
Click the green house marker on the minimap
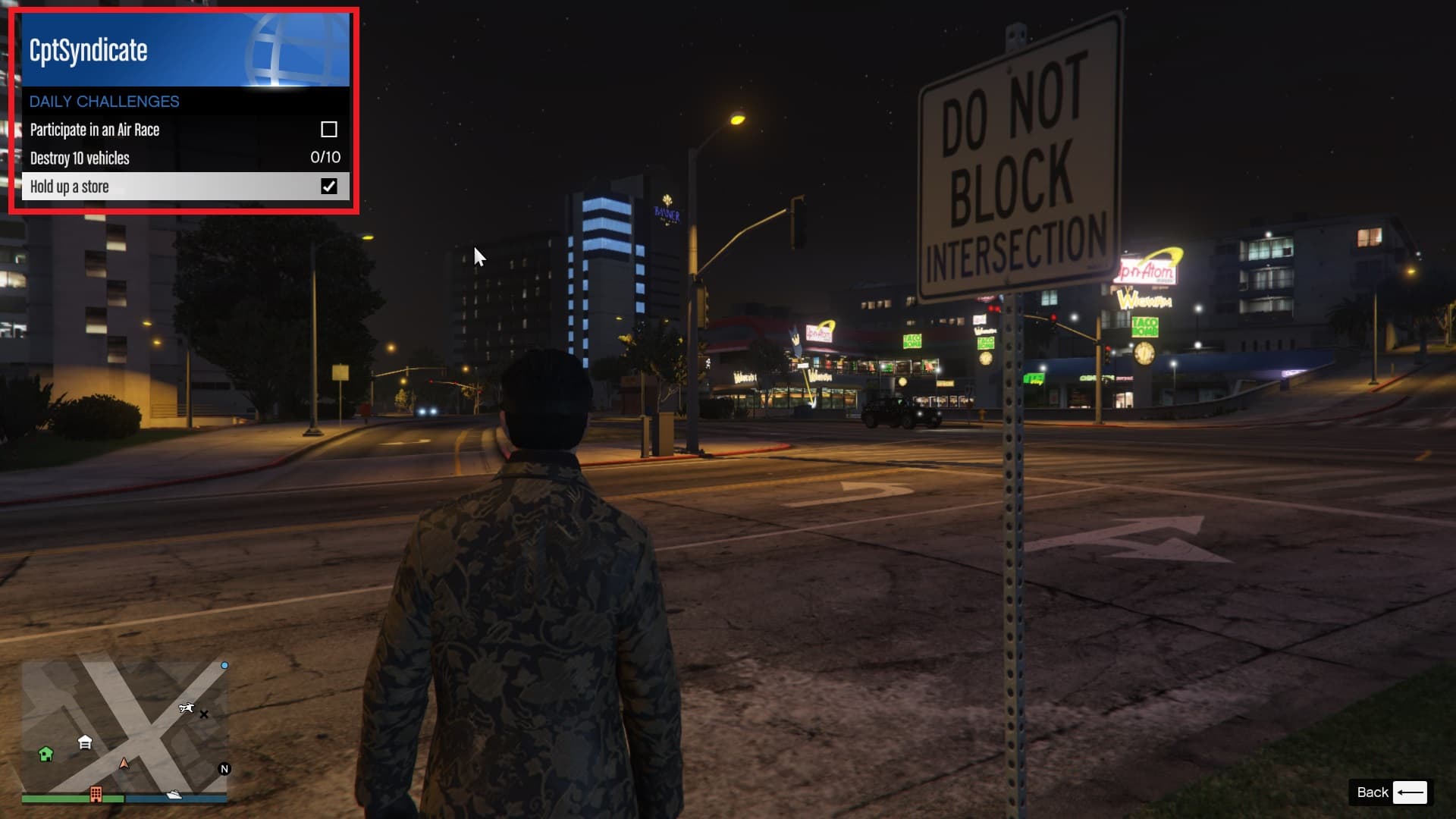click(45, 754)
